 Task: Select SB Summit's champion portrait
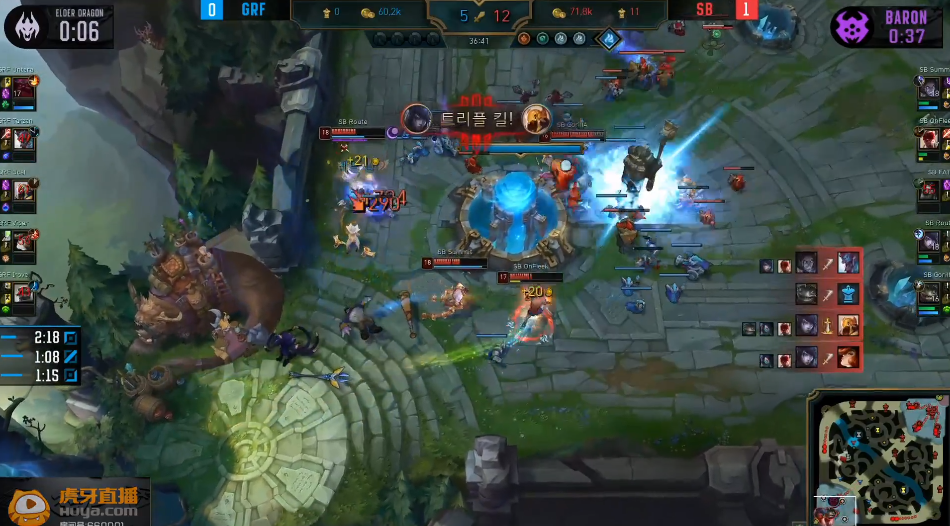[x=930, y=90]
